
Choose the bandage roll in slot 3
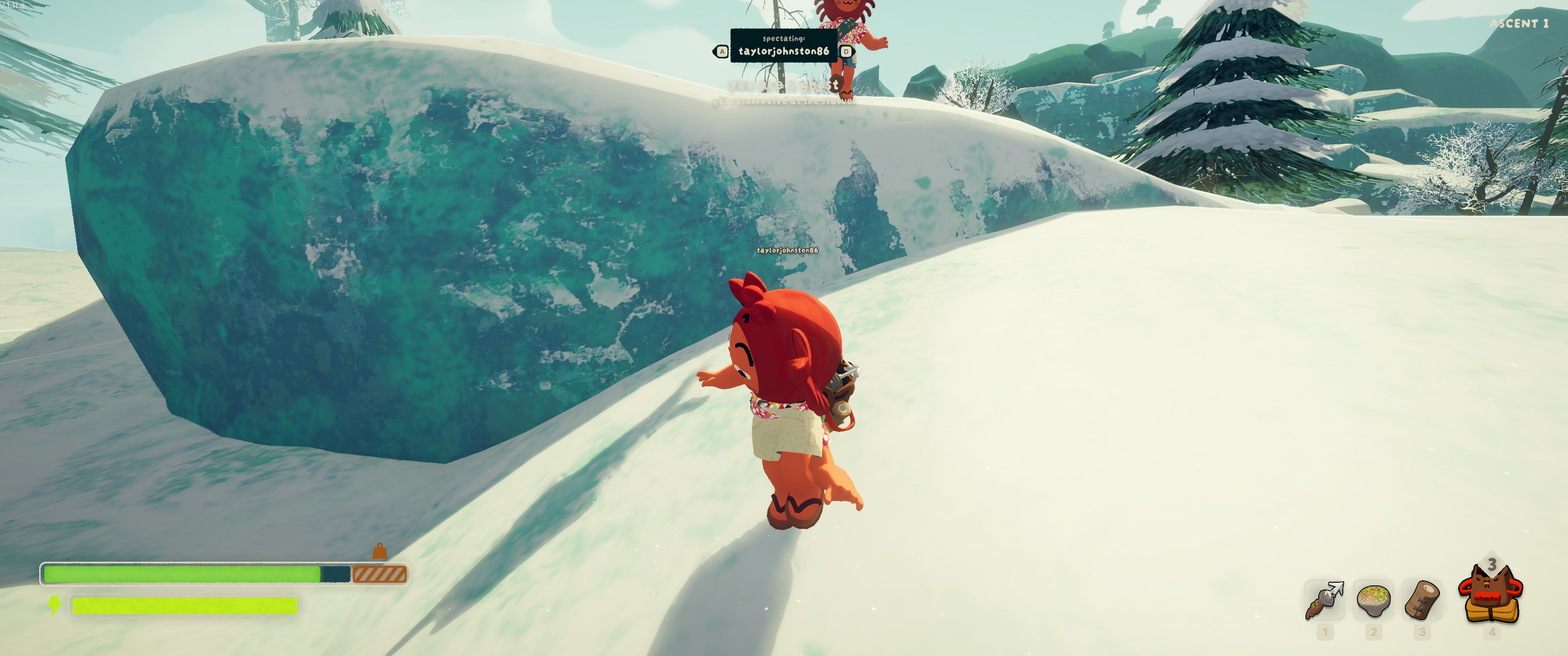(x=1422, y=600)
